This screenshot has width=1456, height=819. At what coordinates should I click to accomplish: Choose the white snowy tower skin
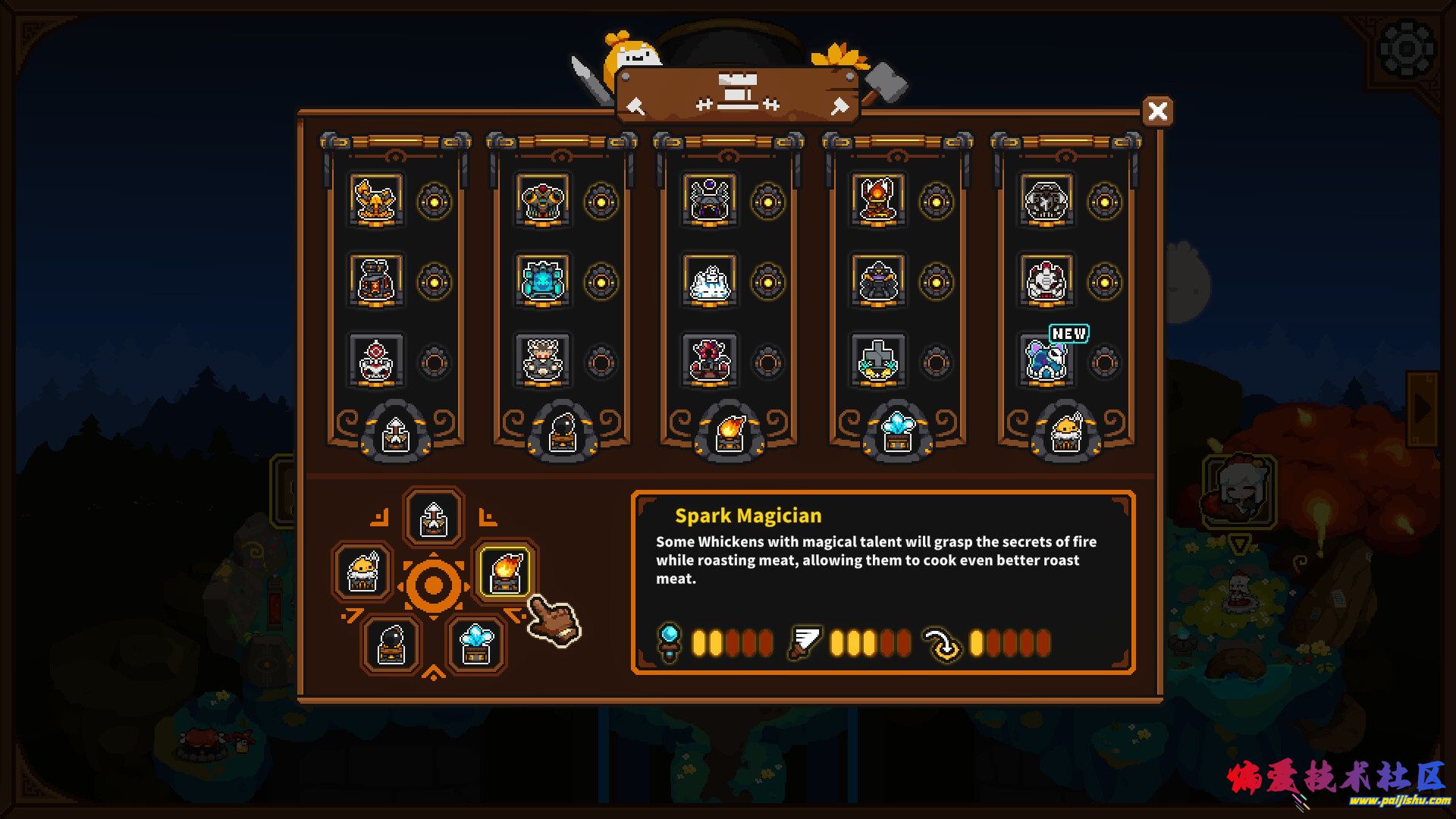pos(710,281)
